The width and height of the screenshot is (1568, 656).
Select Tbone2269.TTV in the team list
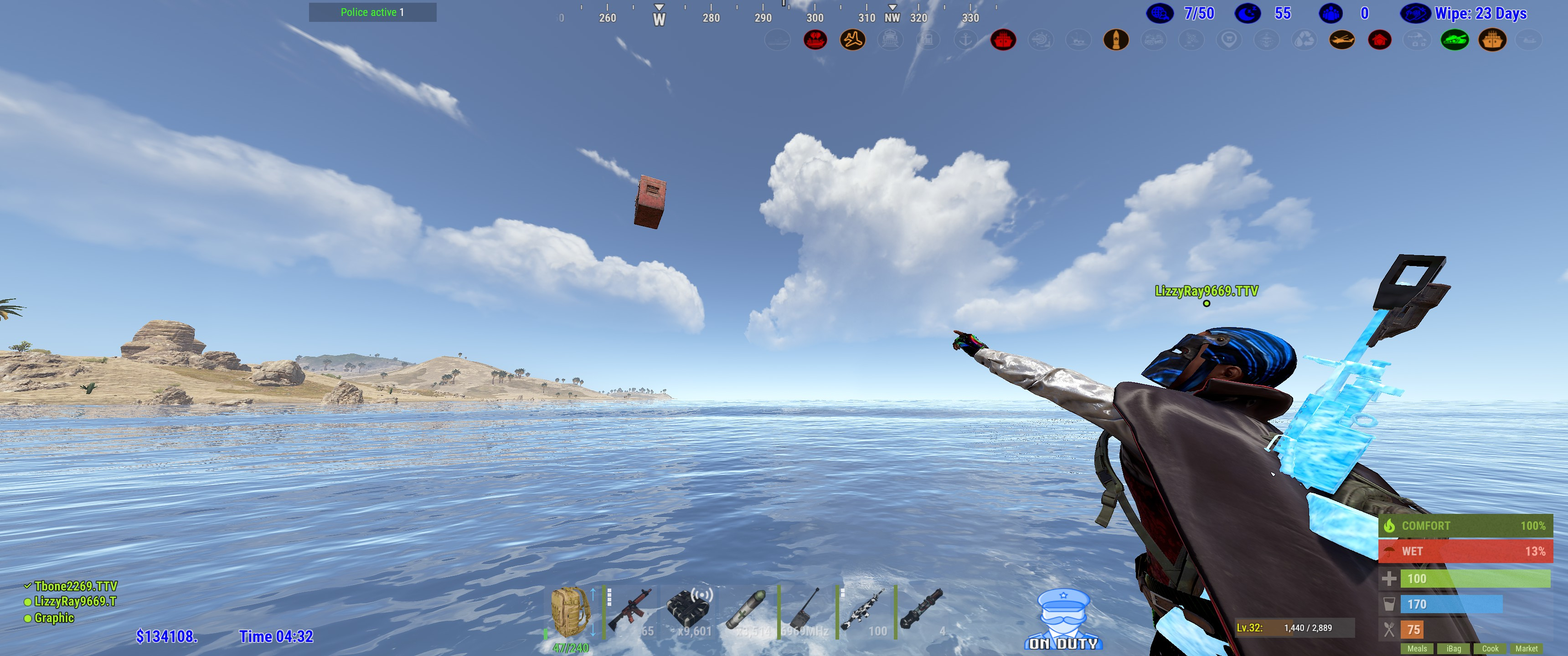pyautogui.click(x=75, y=586)
